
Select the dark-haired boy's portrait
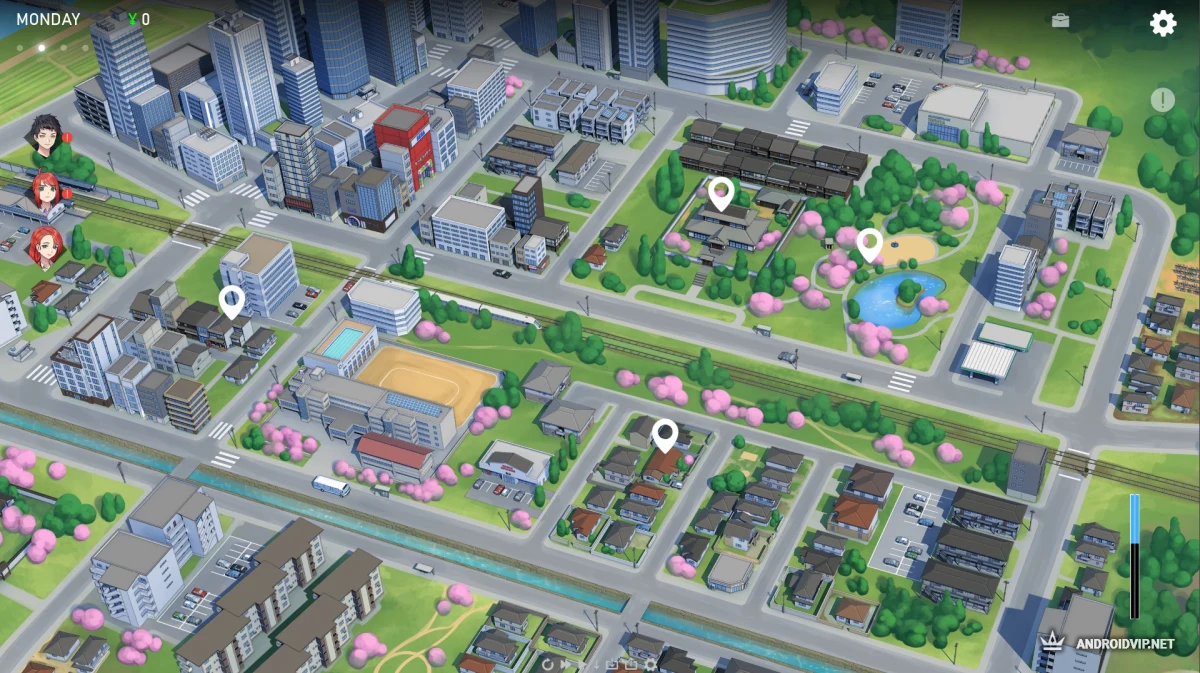43,135
